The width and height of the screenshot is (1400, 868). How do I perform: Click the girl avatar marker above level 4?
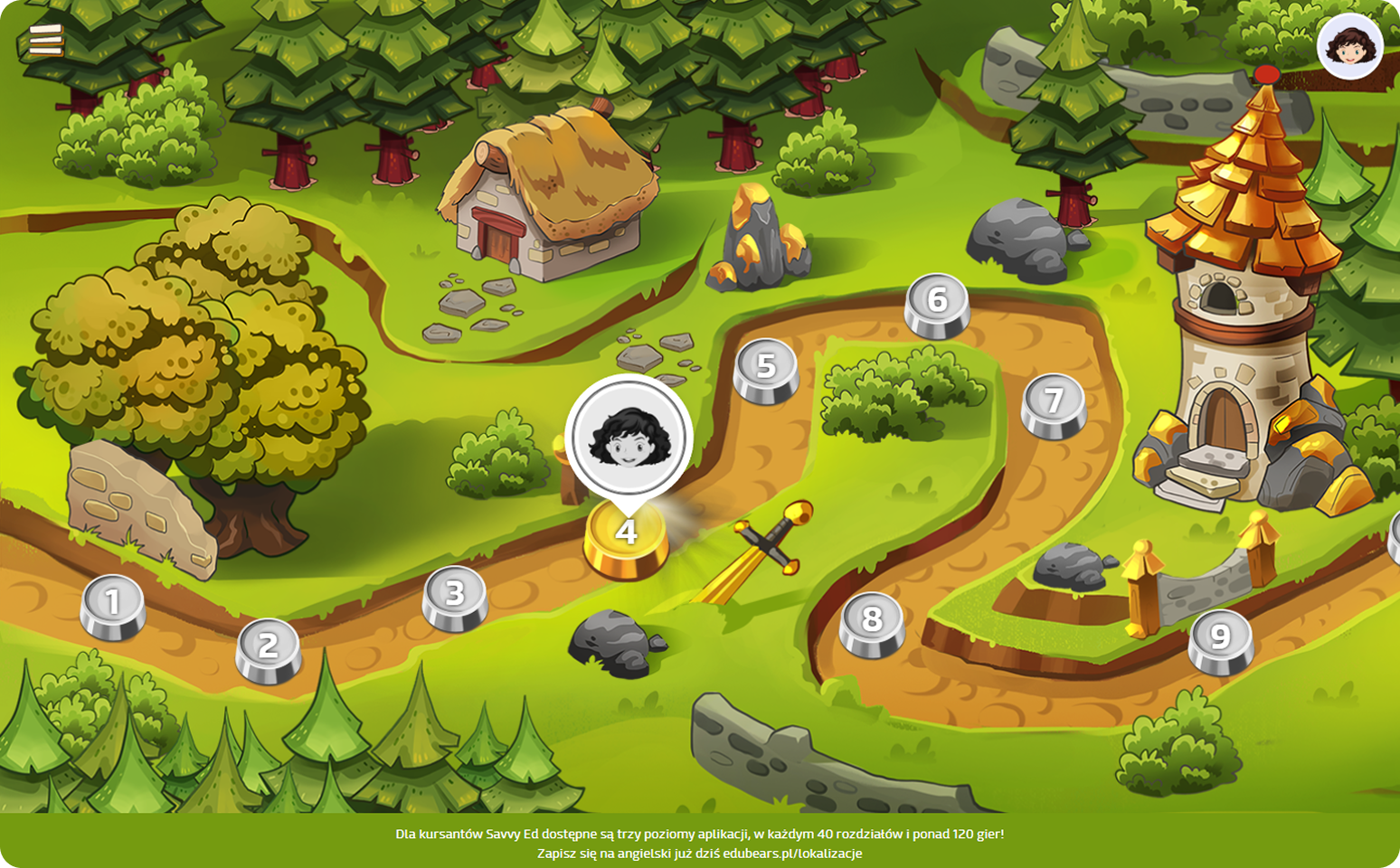[629, 438]
